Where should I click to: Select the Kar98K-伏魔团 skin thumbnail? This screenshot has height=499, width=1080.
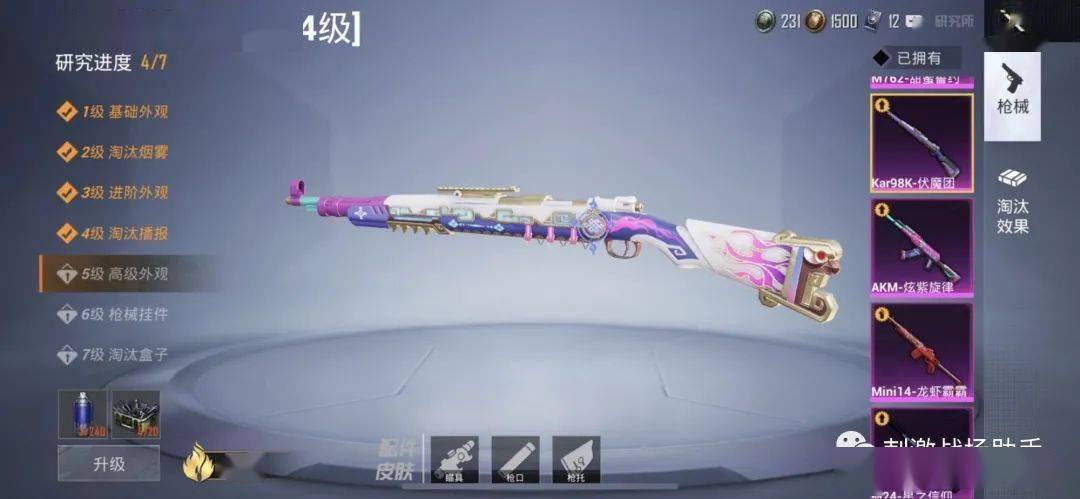coord(921,143)
